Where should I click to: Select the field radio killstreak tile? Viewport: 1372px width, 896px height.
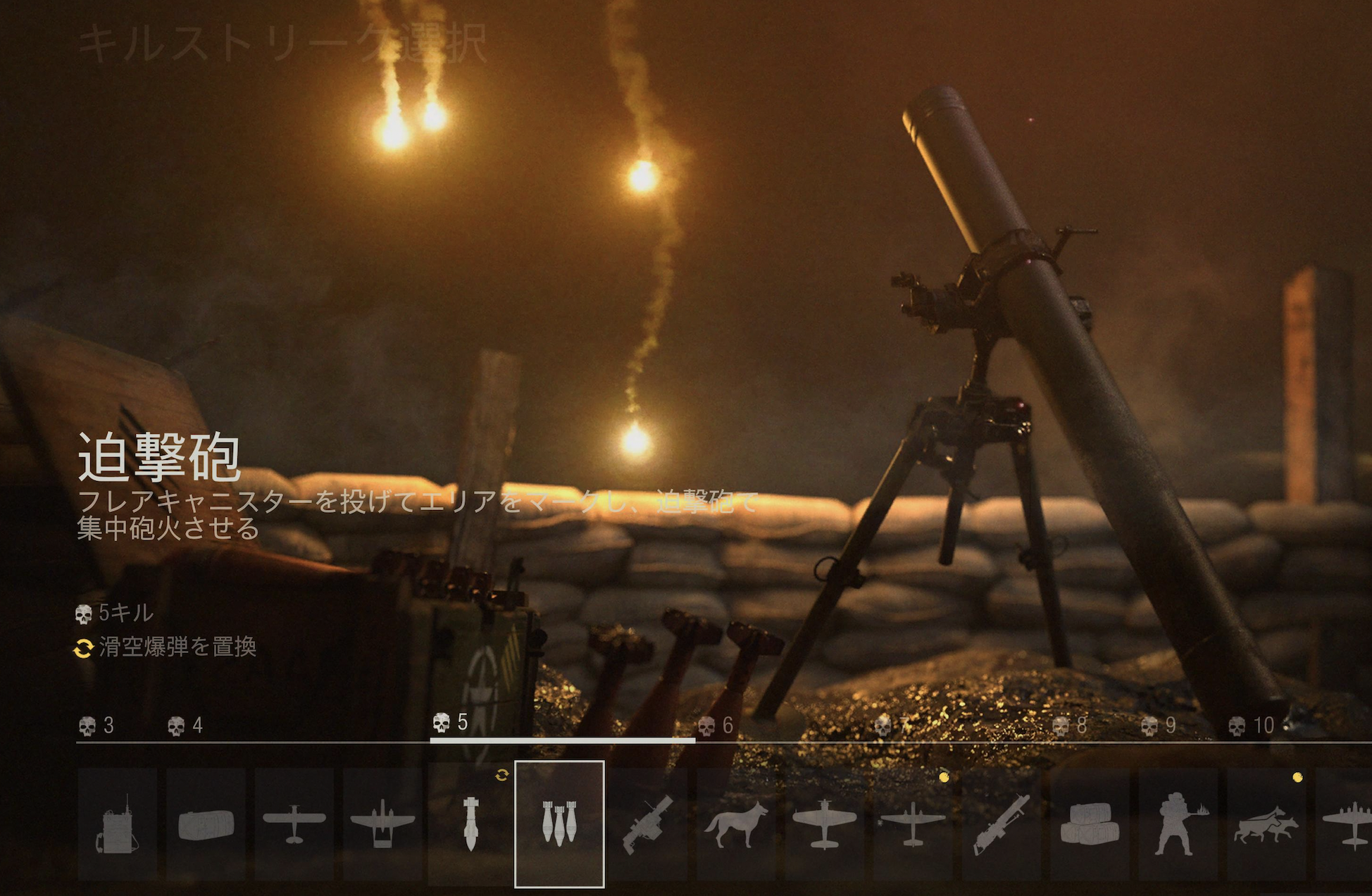tap(117, 824)
